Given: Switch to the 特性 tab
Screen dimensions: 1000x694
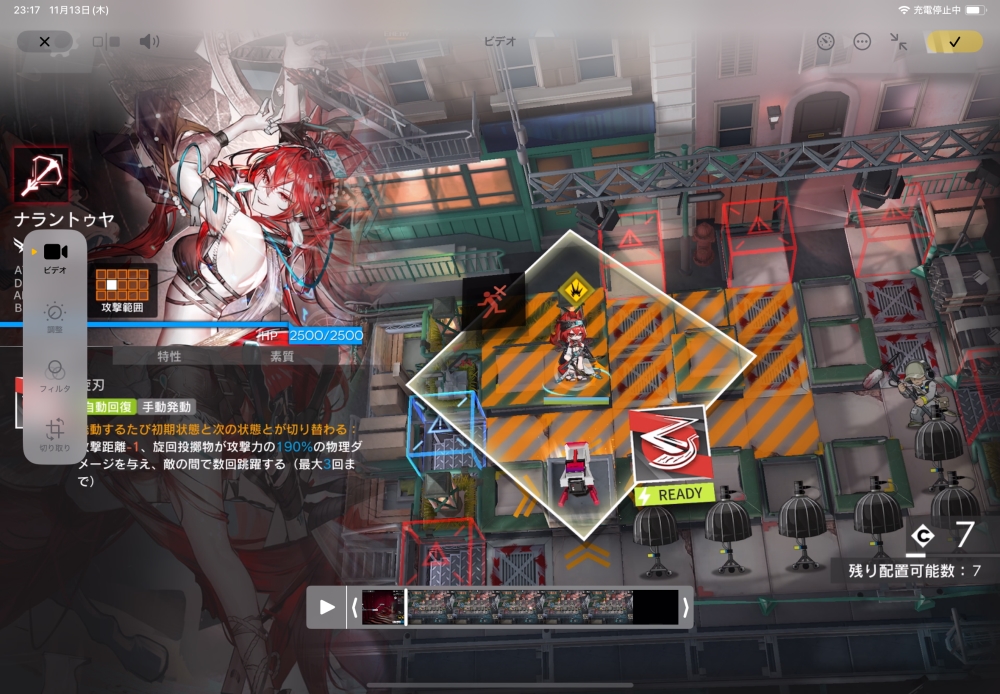Looking at the screenshot, I should coord(169,356).
